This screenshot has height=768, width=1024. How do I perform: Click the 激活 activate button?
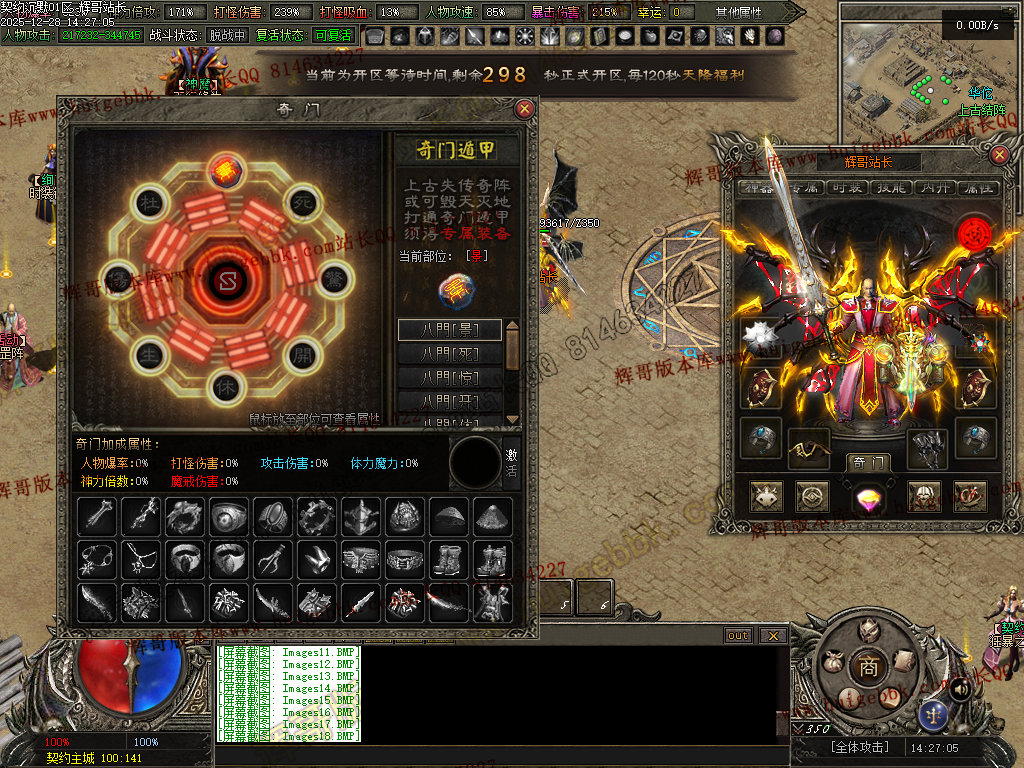coord(511,462)
